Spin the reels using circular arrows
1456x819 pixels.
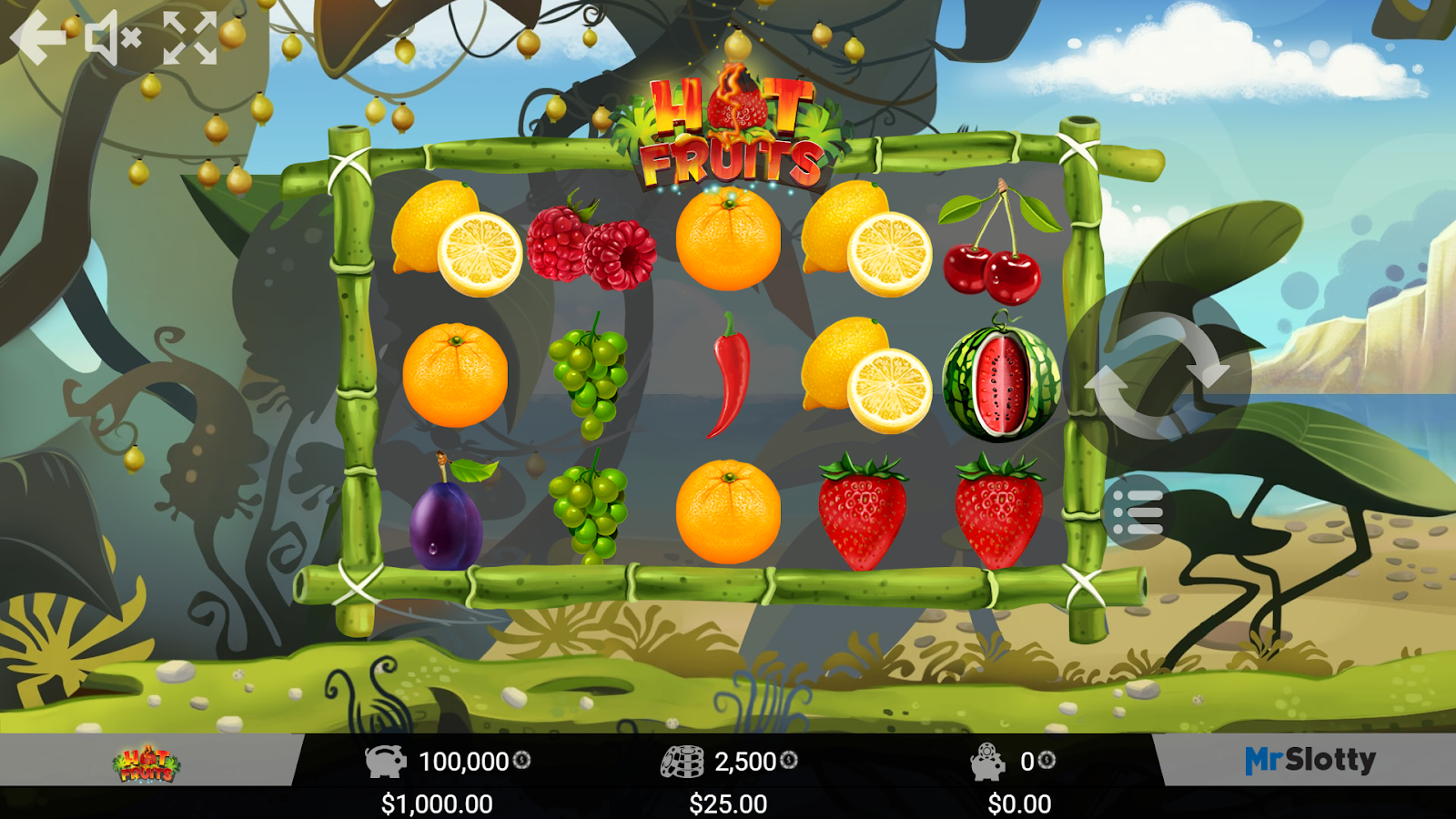(x=1158, y=378)
